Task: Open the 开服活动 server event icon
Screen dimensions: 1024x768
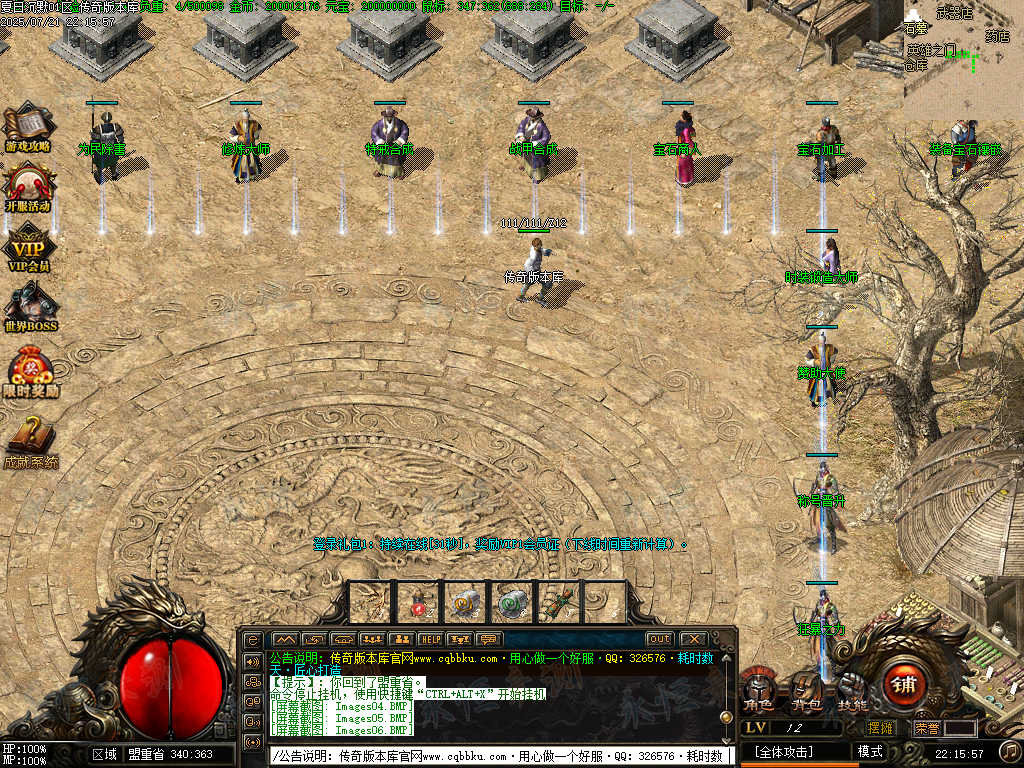Action: 28,186
